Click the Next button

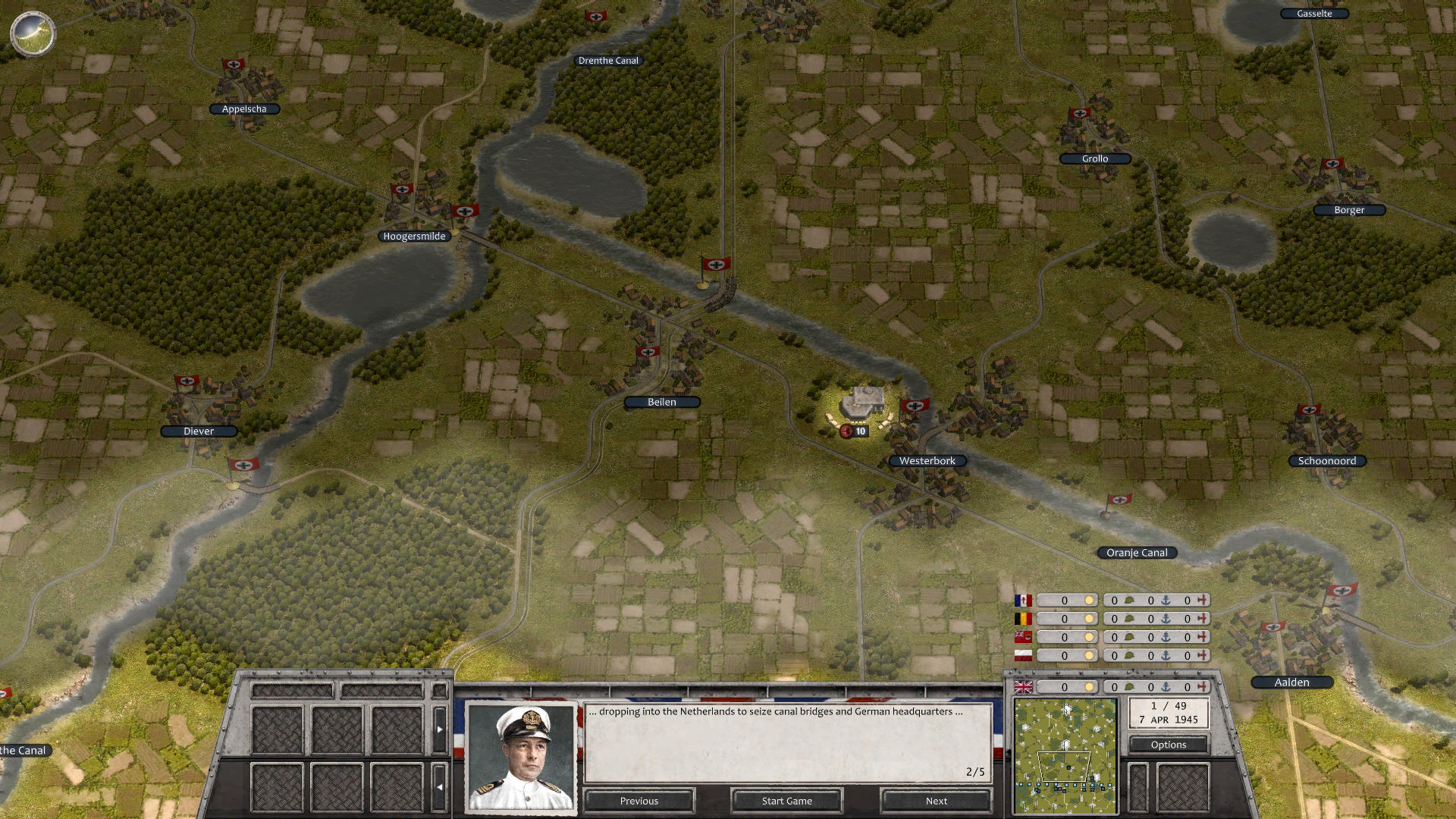(935, 801)
